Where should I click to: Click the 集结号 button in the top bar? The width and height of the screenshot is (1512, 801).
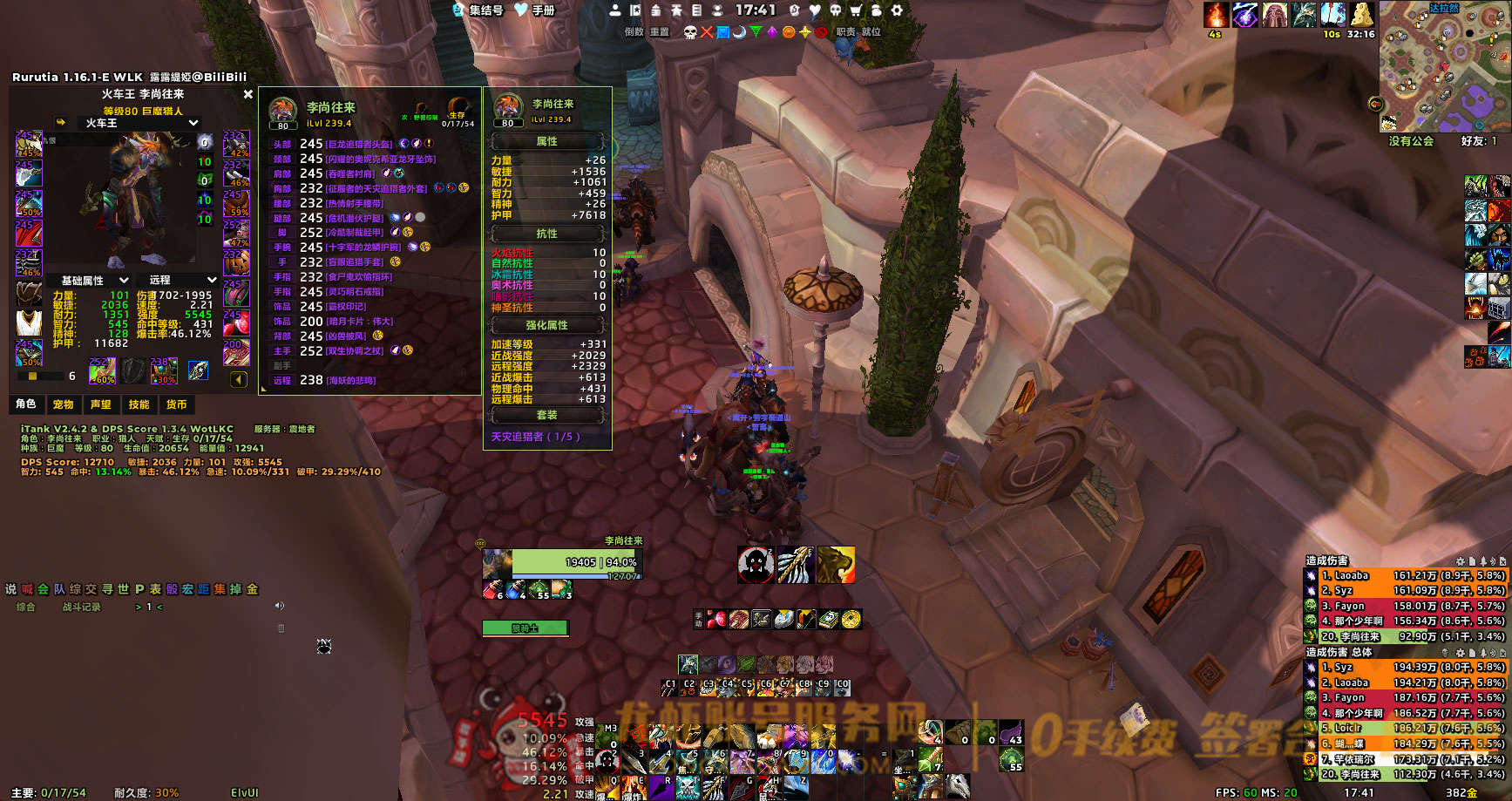pos(478,10)
